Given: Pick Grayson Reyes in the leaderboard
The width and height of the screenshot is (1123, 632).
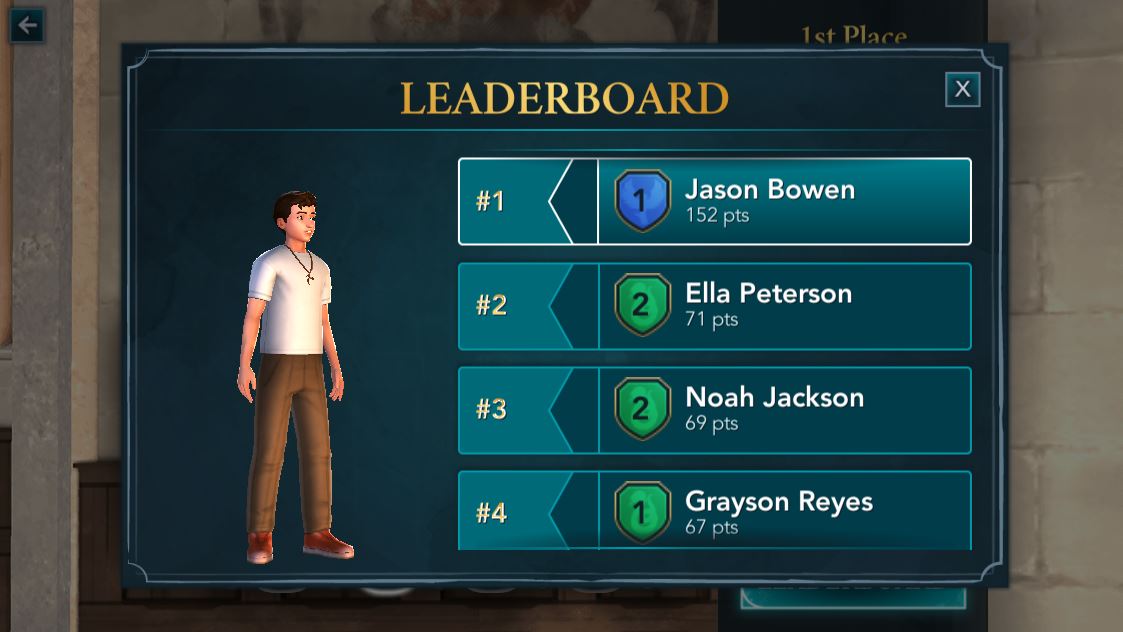Looking at the screenshot, I should [714, 510].
